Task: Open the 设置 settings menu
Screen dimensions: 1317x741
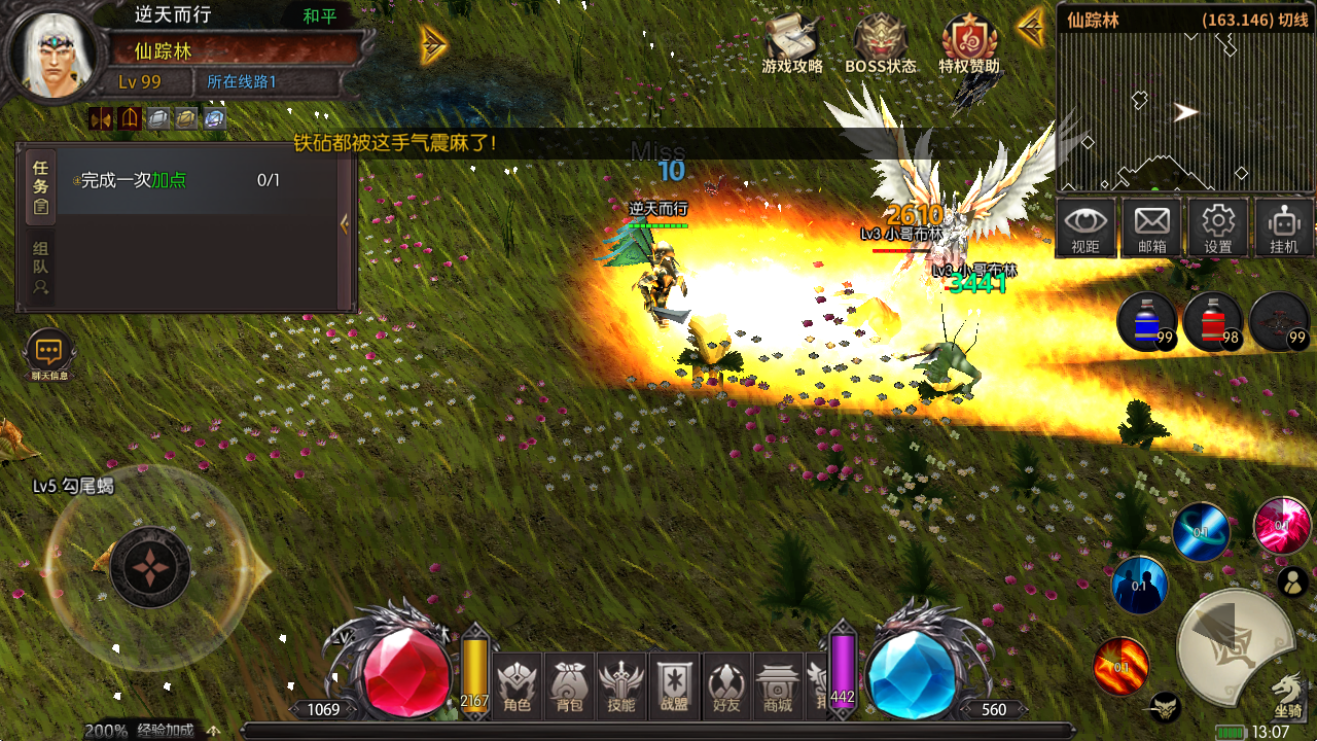Action: [1217, 227]
